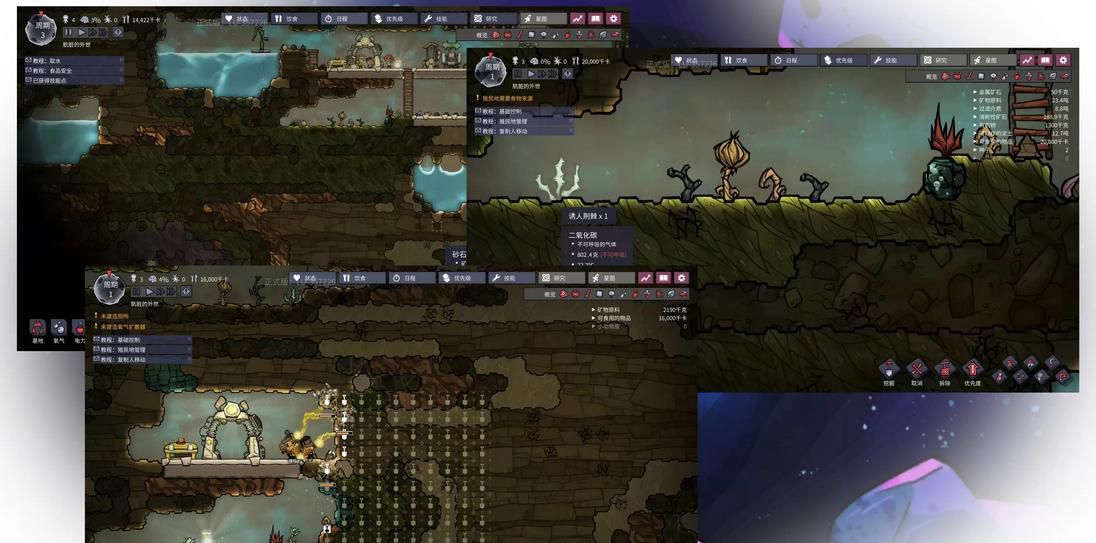Screen dimensions: 1096x543
Task: Choose the 优先度 priority tool
Action: pos(972,370)
